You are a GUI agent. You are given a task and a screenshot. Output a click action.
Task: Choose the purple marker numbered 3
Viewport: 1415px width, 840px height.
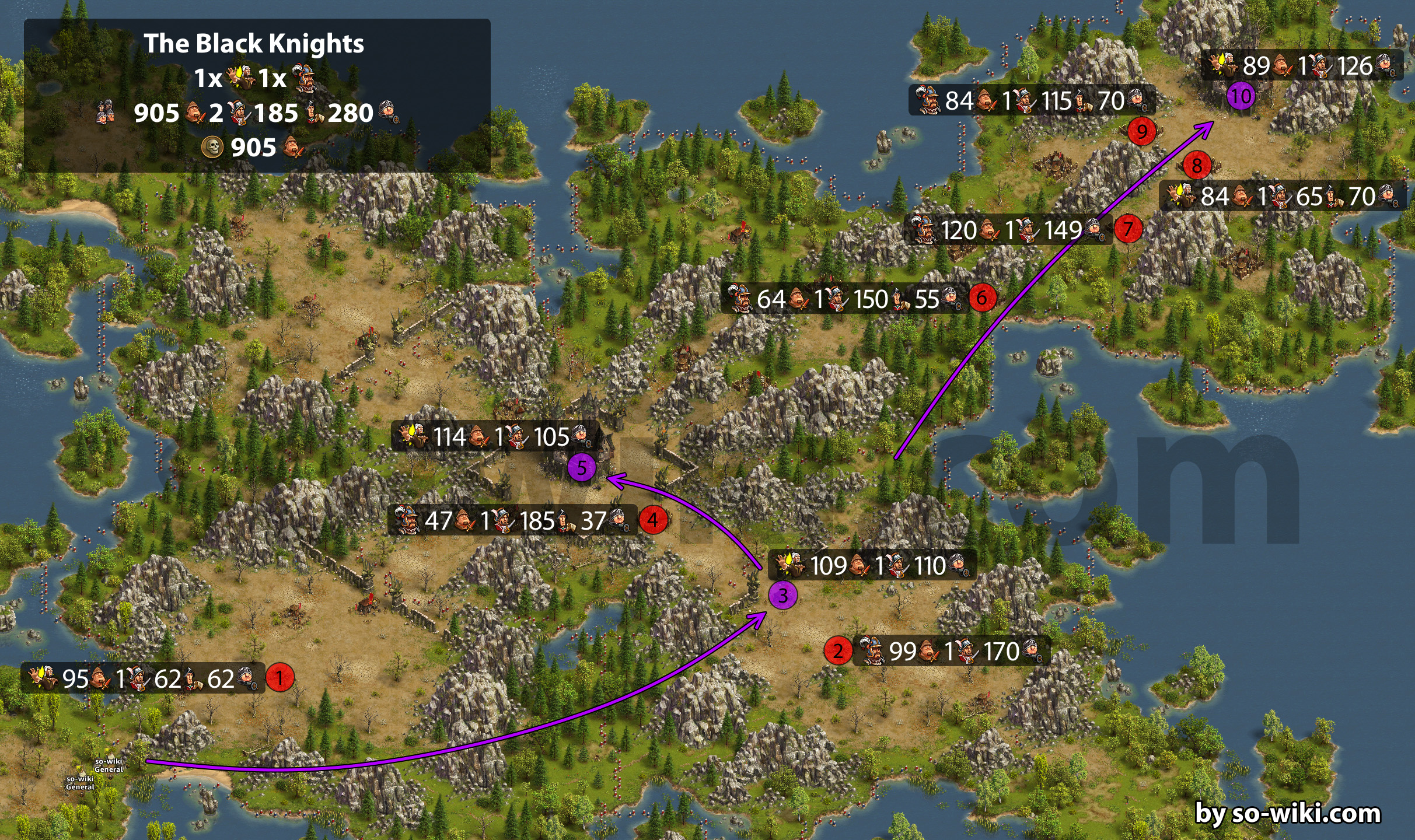[x=782, y=596]
